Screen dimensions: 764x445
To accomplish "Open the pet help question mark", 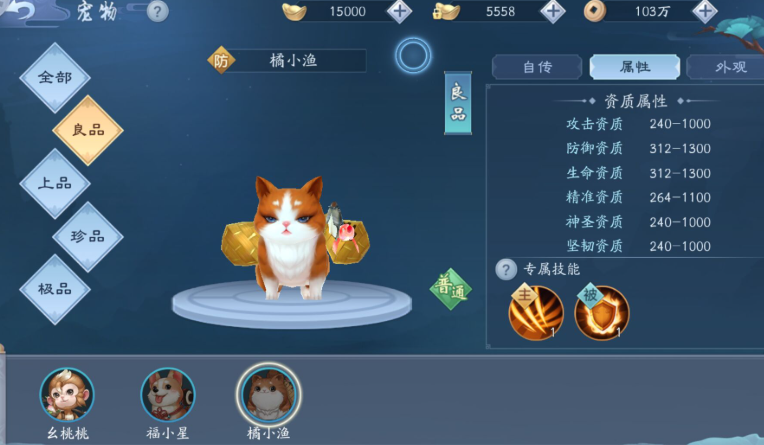I will pos(157,12).
